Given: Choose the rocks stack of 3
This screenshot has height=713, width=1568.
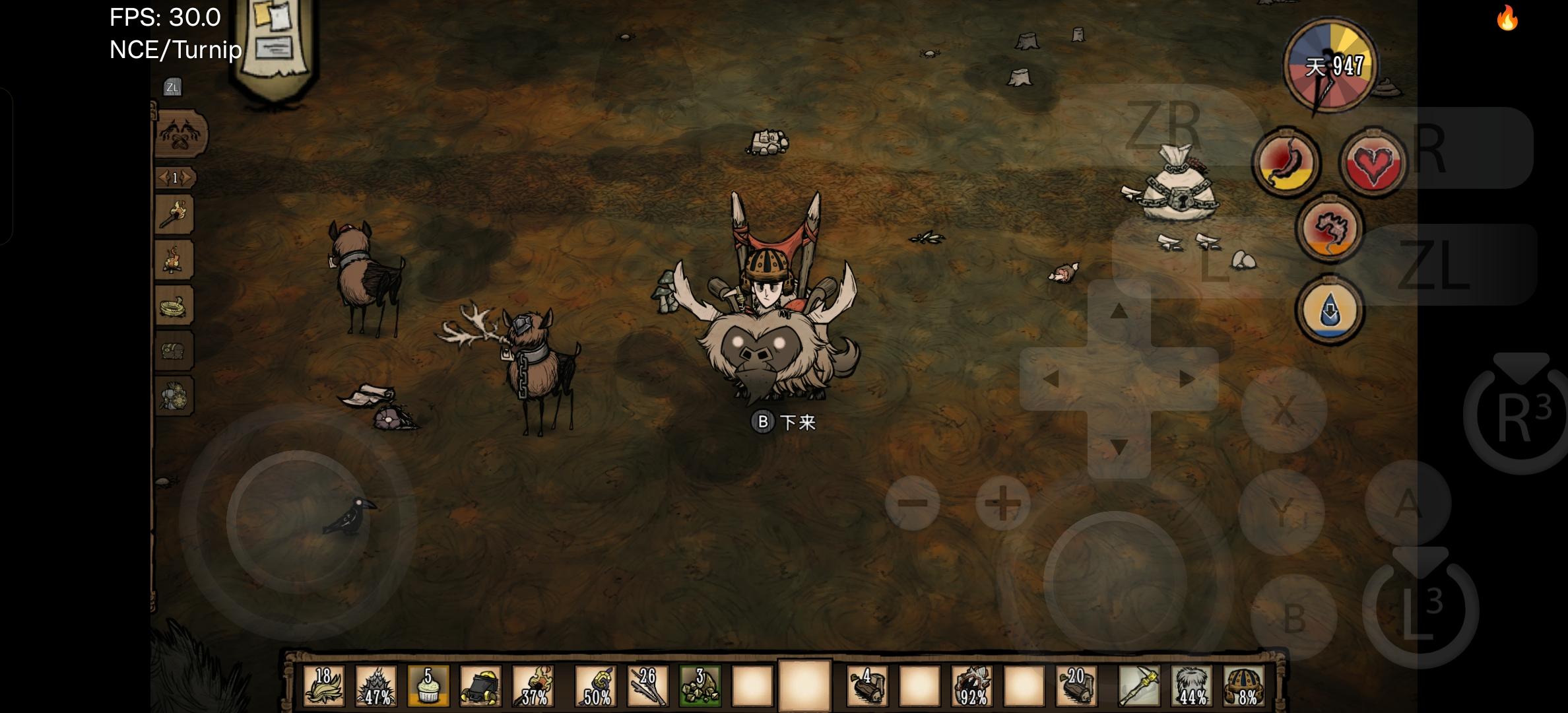Looking at the screenshot, I should (700, 686).
